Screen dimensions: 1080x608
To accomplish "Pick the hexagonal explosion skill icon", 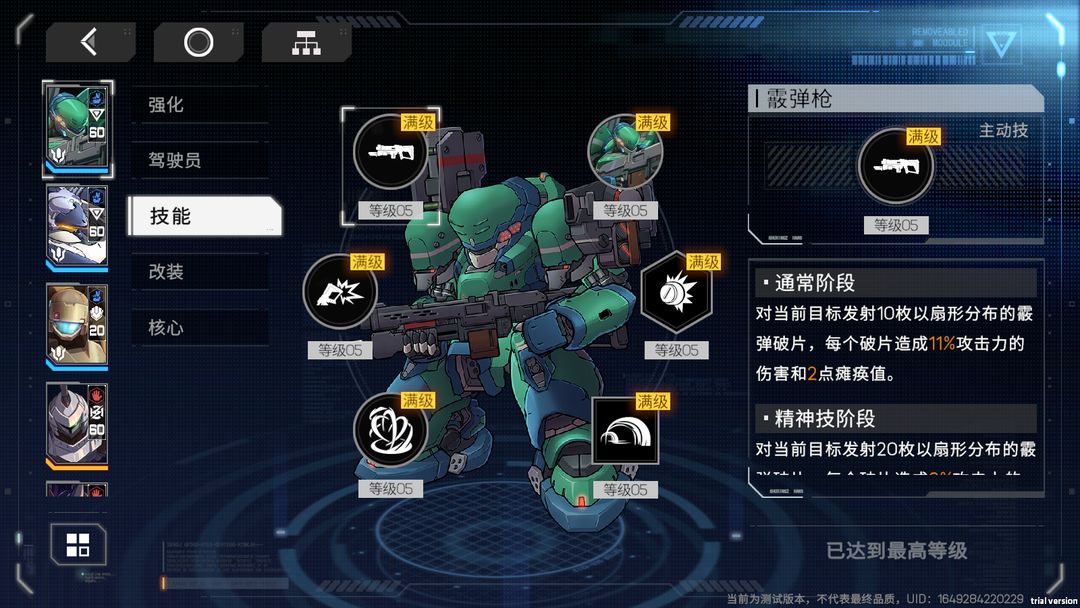I will (x=676, y=292).
